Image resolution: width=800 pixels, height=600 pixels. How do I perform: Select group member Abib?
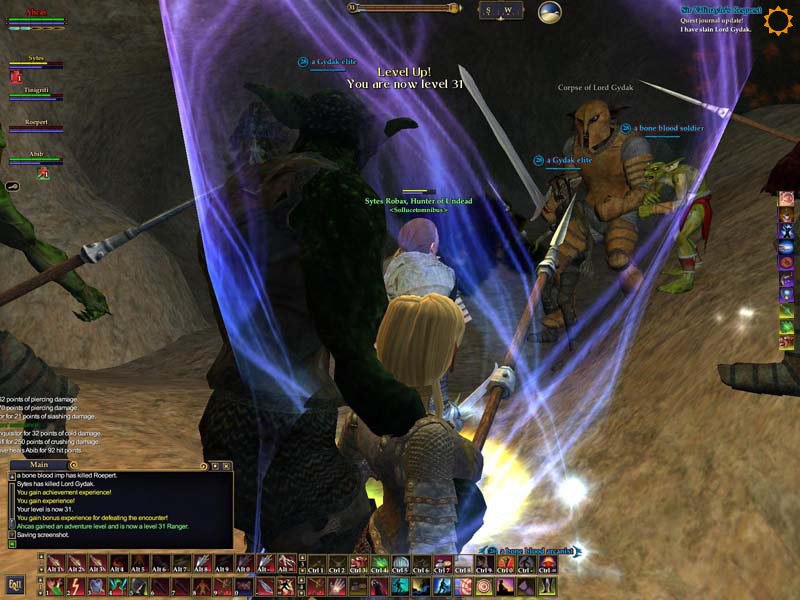coord(36,155)
